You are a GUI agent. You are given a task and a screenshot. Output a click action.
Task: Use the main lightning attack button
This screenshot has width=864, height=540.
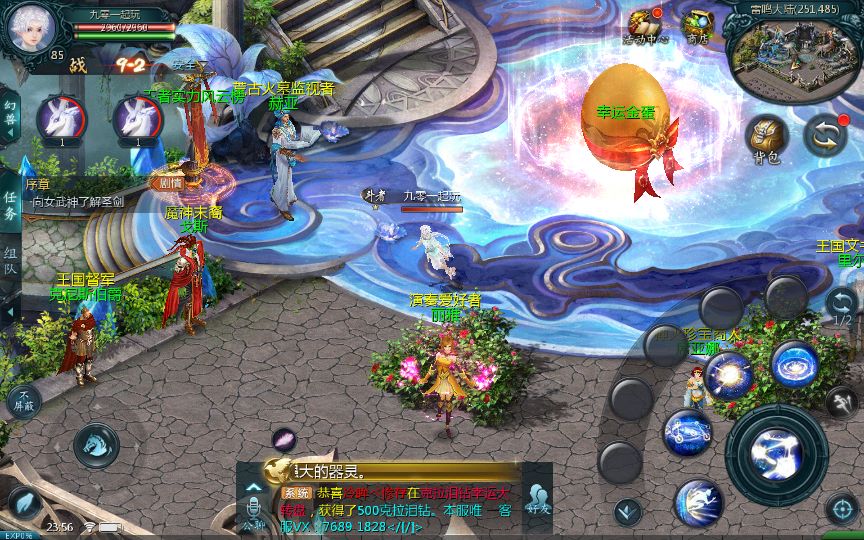776,454
